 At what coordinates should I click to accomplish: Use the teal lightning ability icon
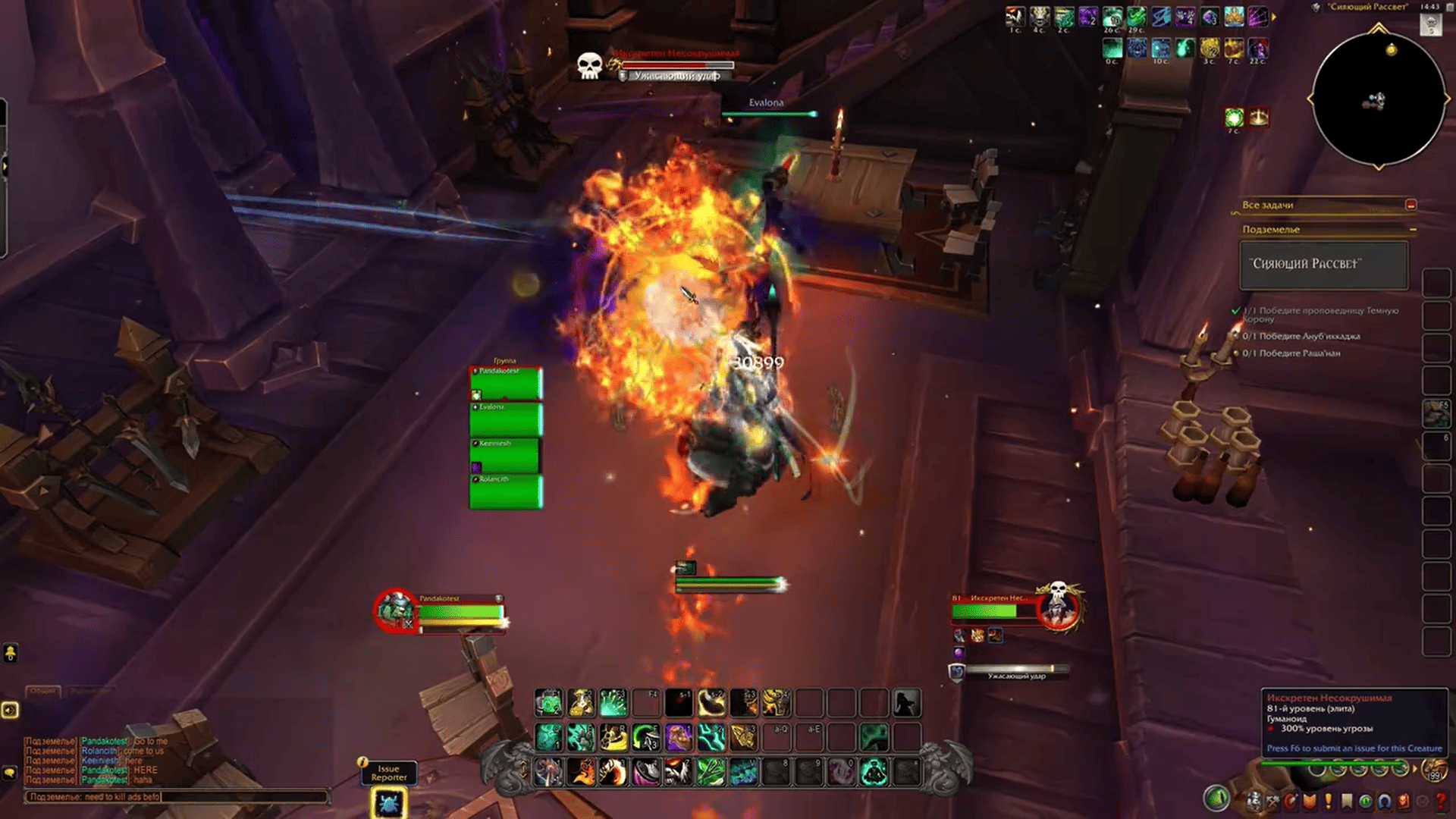(711, 736)
